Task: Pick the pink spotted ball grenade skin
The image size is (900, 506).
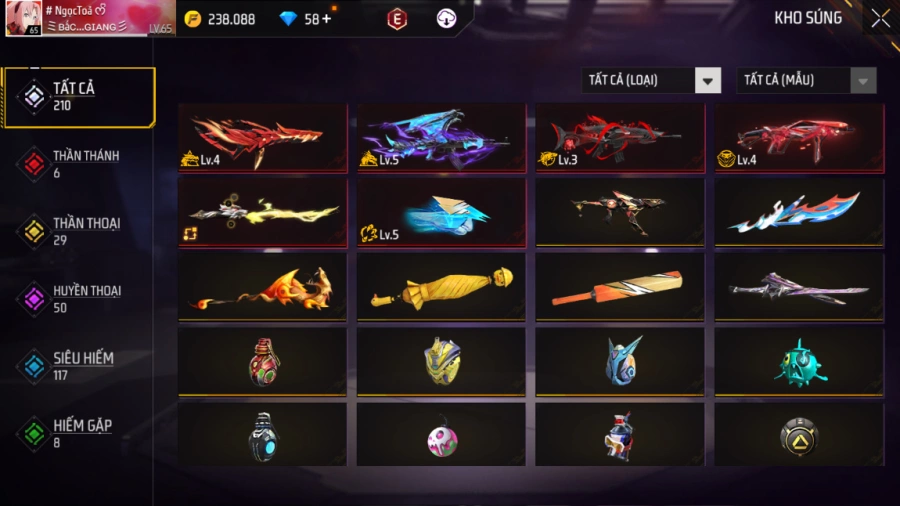Action: 441,436
